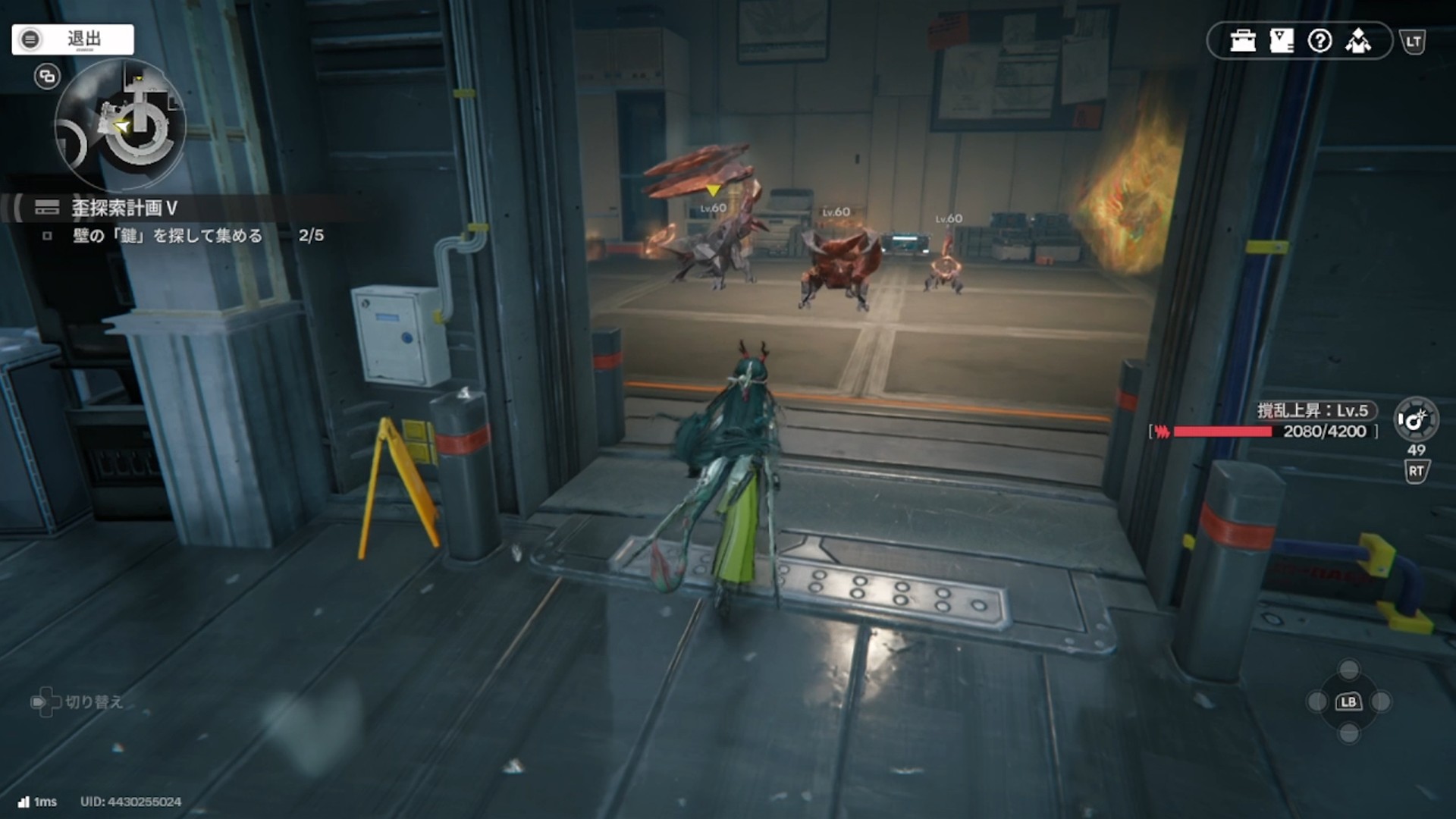1456x819 pixels.
Task: Open the notebook journal icon
Action: [x=1282, y=41]
